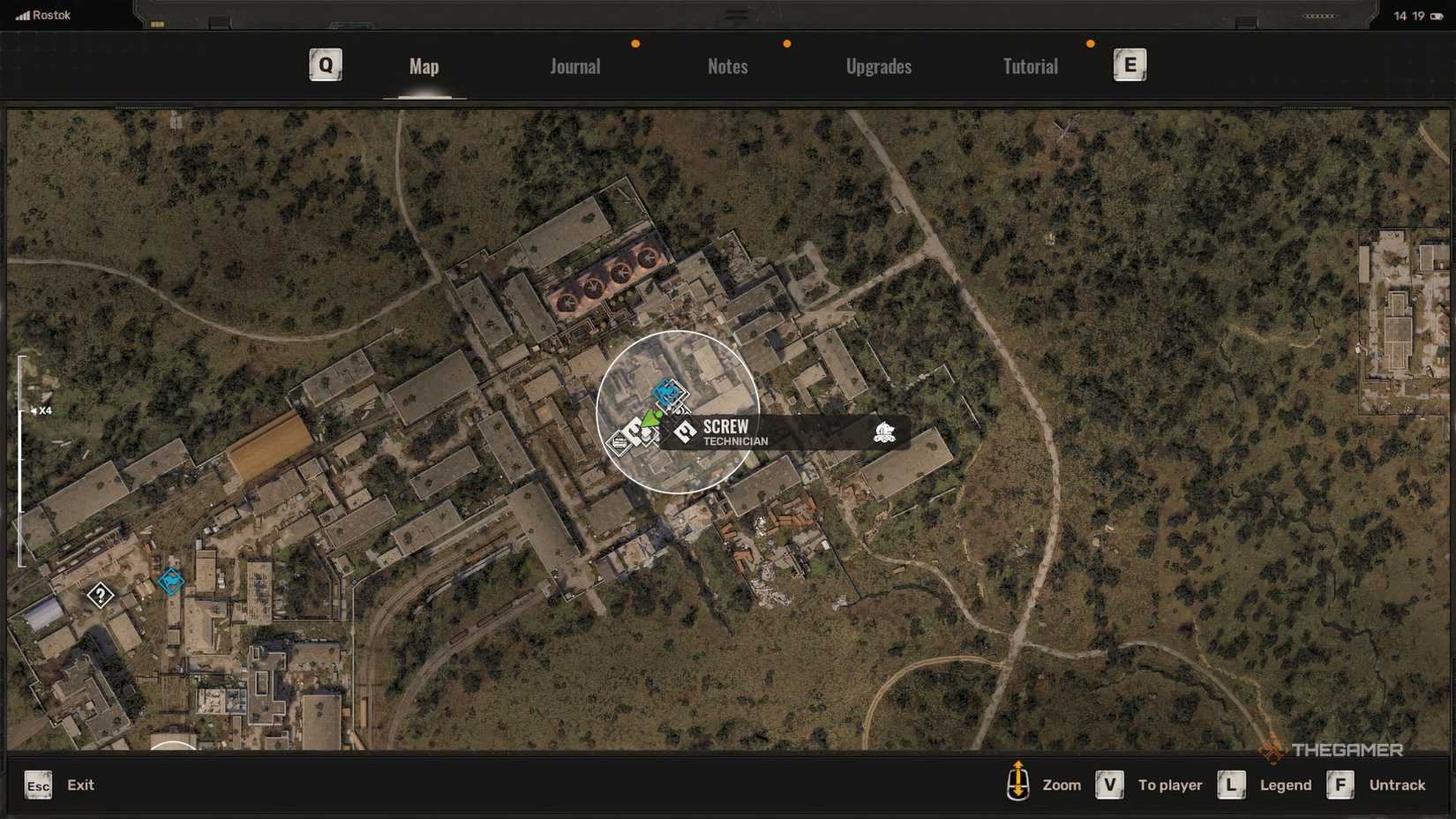Screen dimensions: 1456x819
Task: Open the unknown question mark map marker
Action: click(x=101, y=595)
